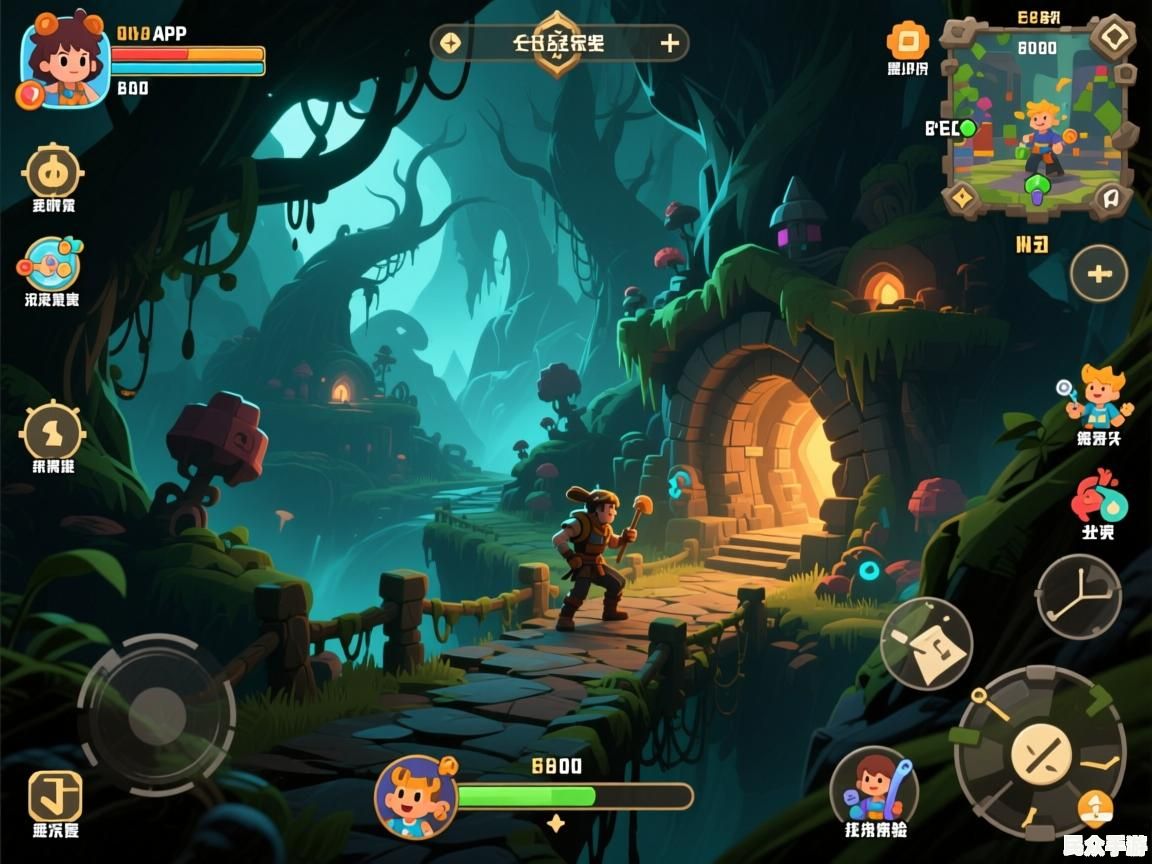This screenshot has width=1152, height=864.
Task: Use the flag skill button
Action: pos(926,643)
